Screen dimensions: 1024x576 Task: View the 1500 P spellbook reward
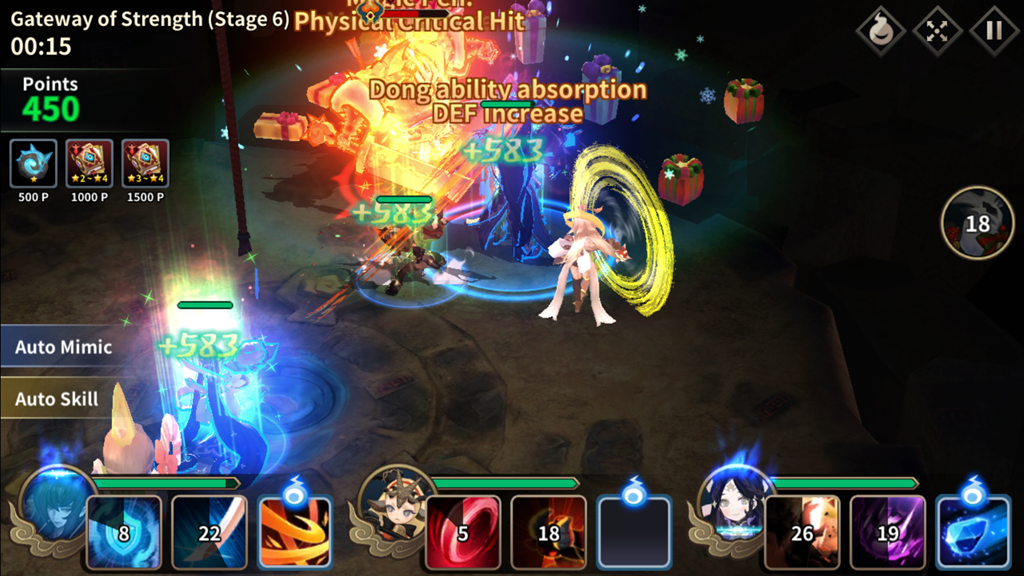tap(145, 164)
